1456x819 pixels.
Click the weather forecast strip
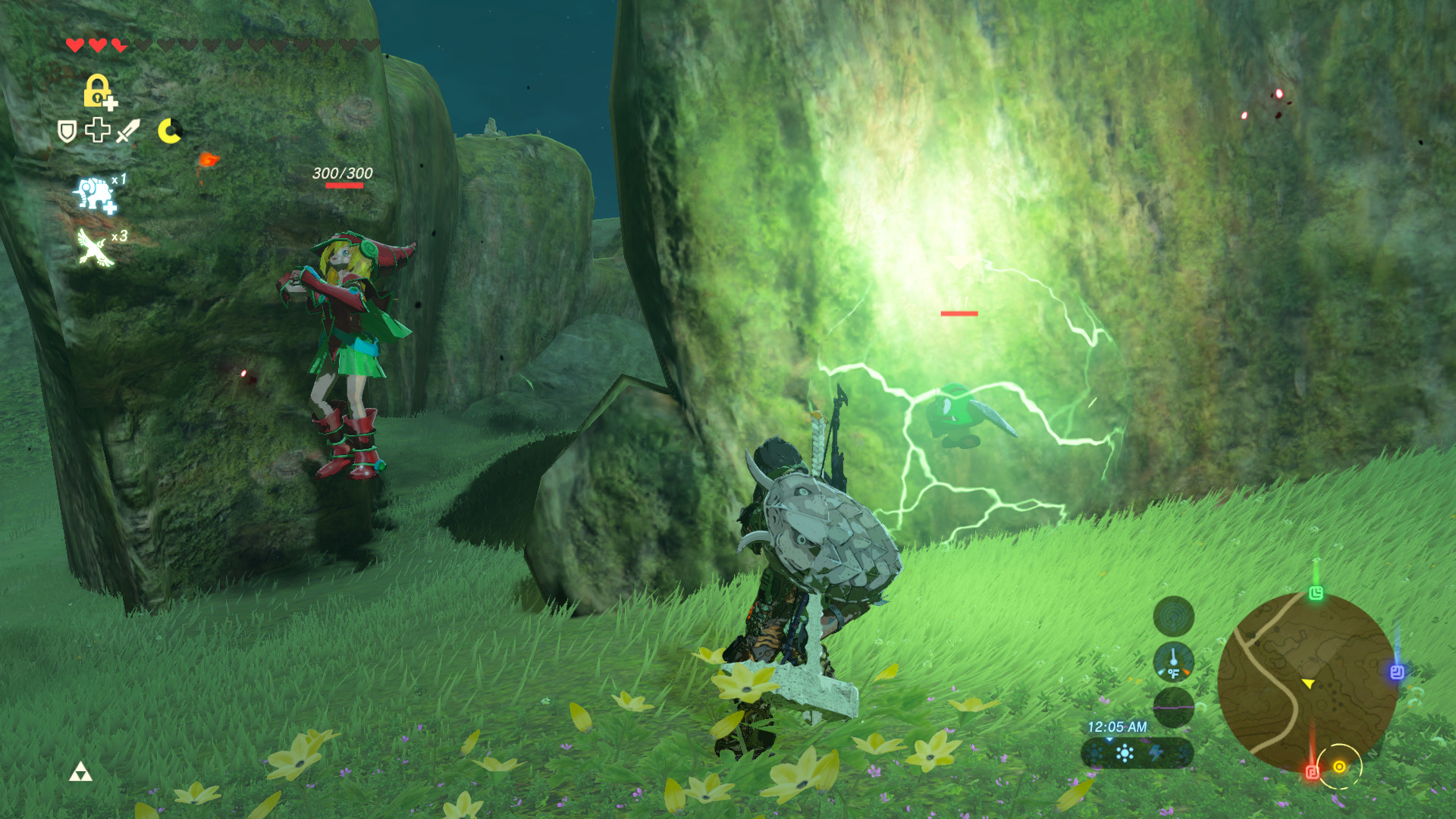click(x=1137, y=753)
